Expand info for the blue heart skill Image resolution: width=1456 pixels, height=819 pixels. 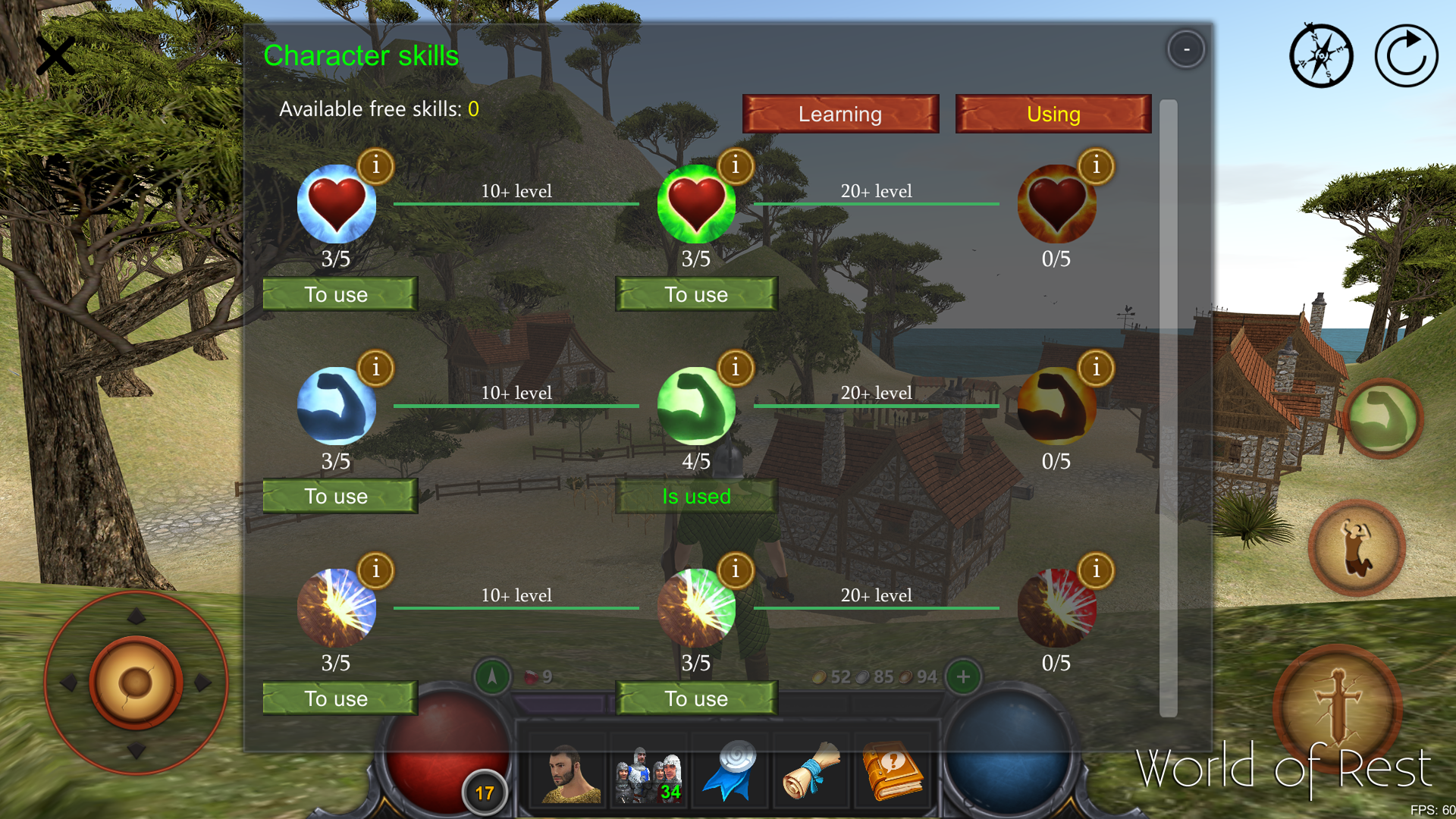pos(377,166)
